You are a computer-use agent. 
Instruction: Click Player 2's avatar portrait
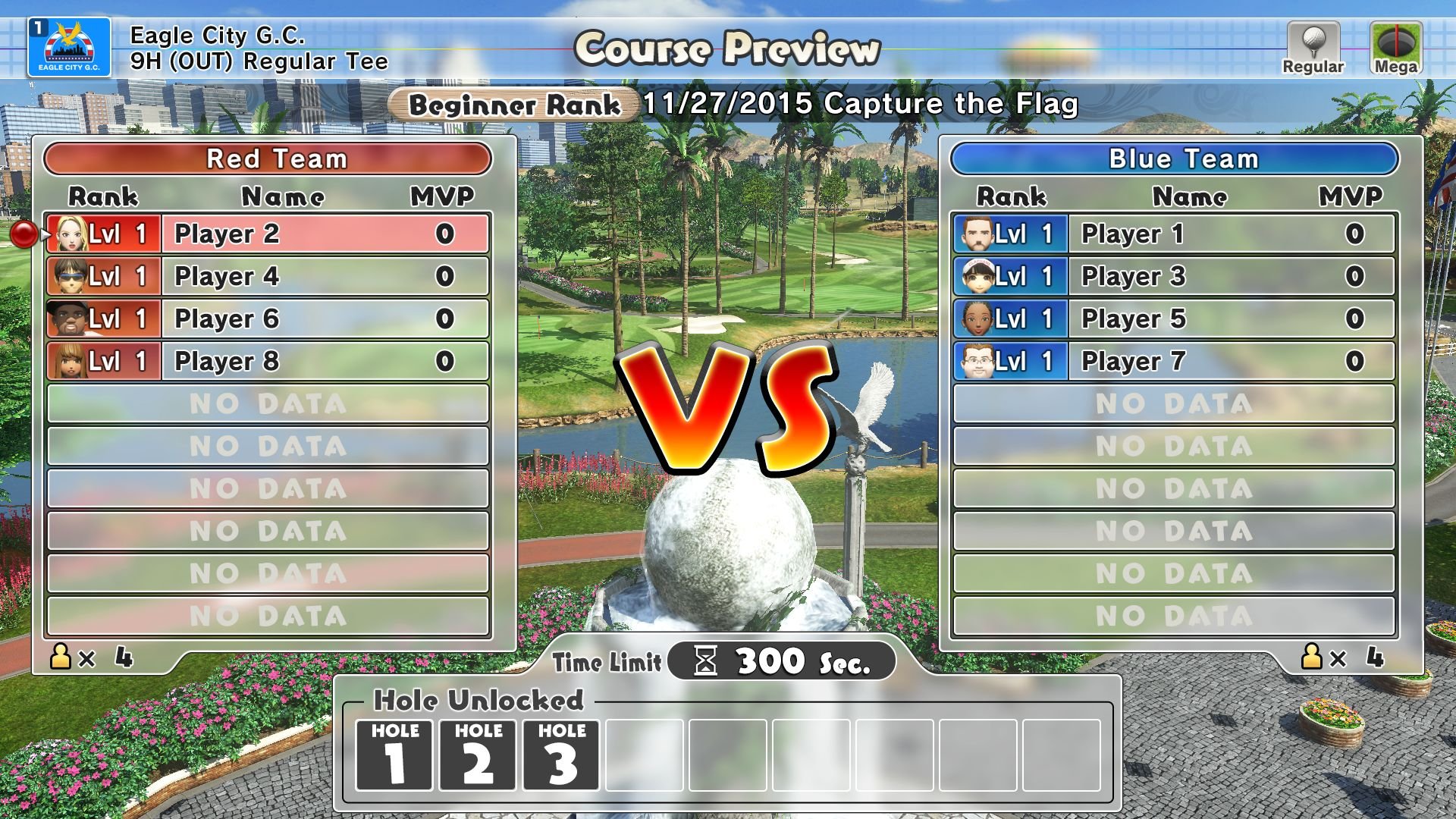pyautogui.click(x=67, y=234)
